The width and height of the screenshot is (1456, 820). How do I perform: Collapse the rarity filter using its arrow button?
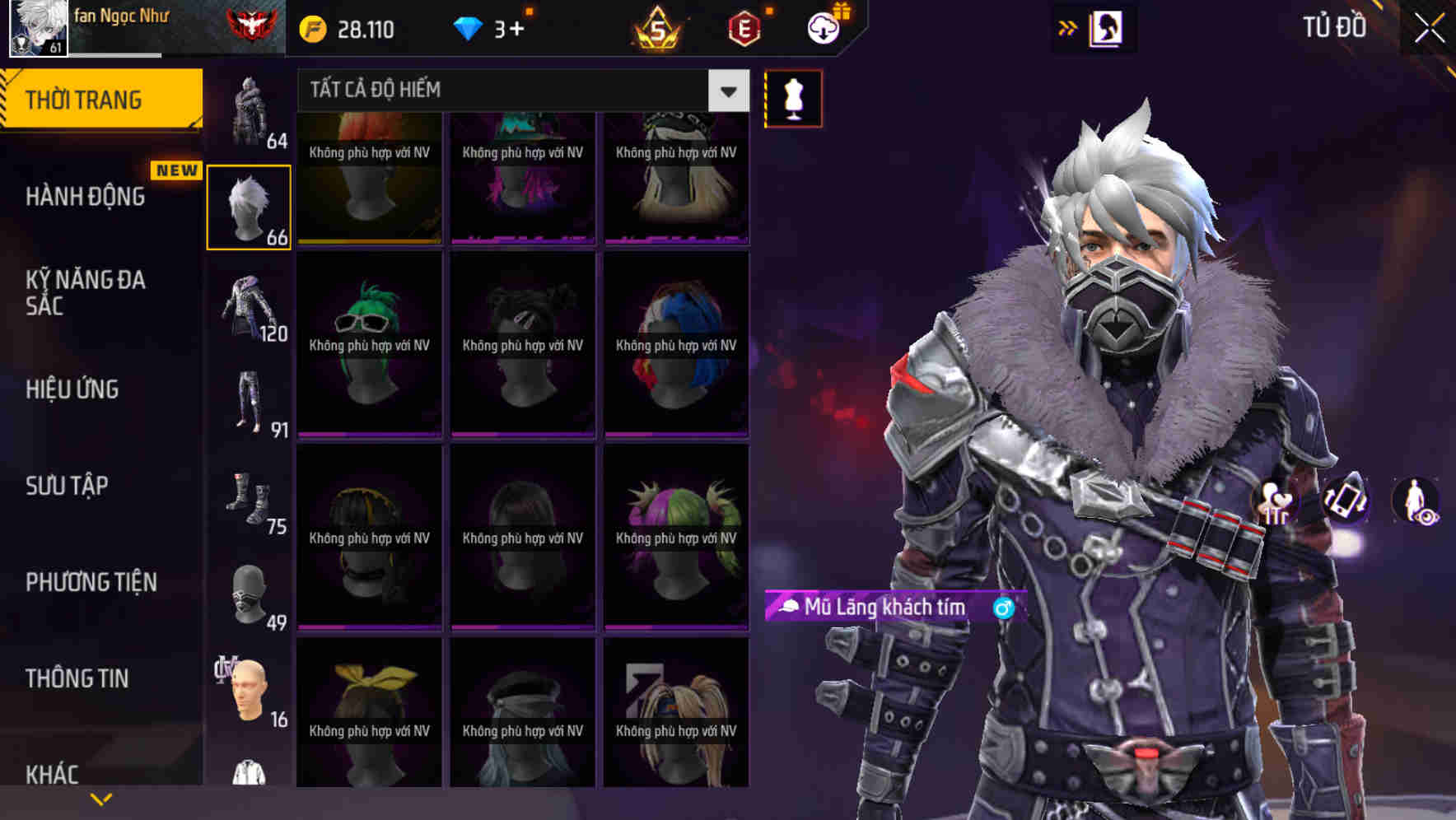[x=726, y=91]
